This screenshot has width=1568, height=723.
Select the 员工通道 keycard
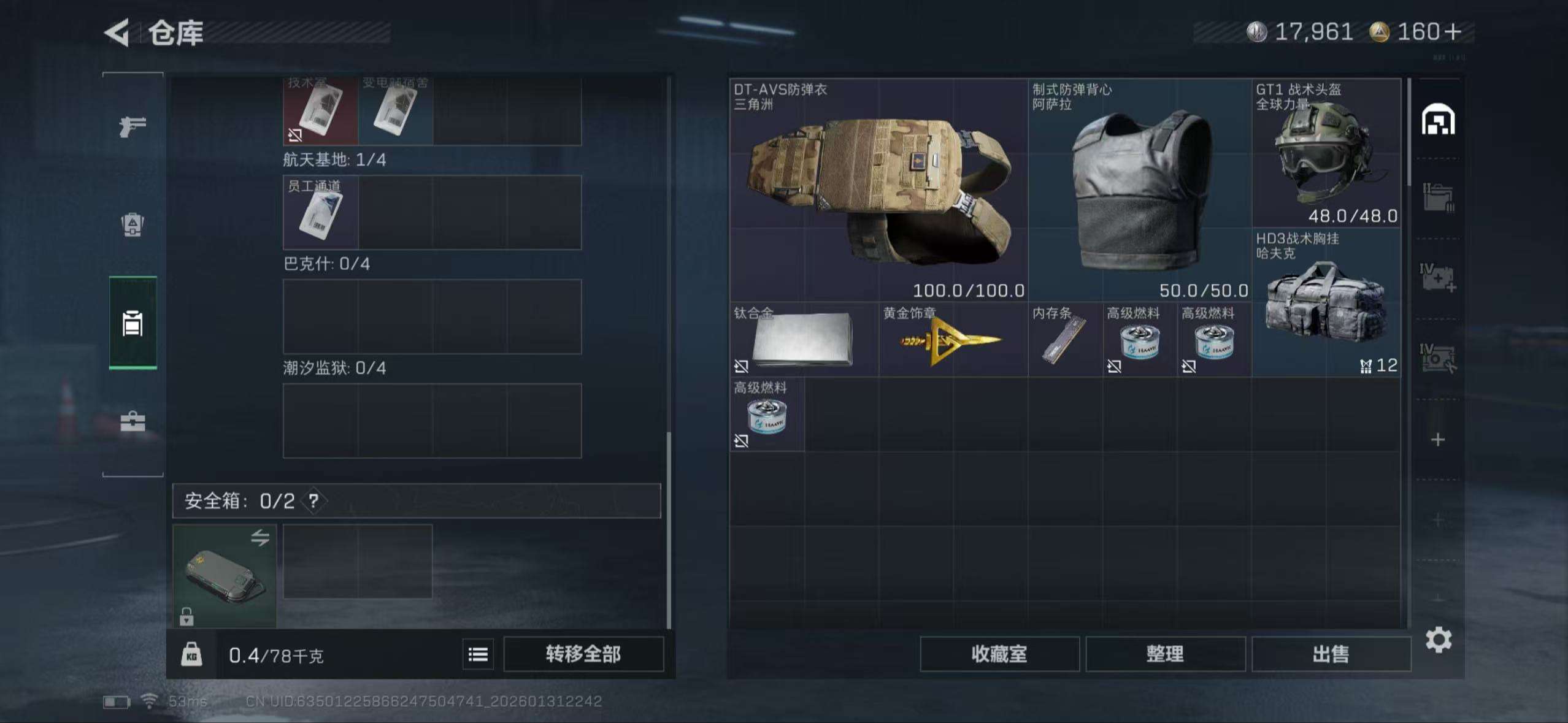point(320,212)
